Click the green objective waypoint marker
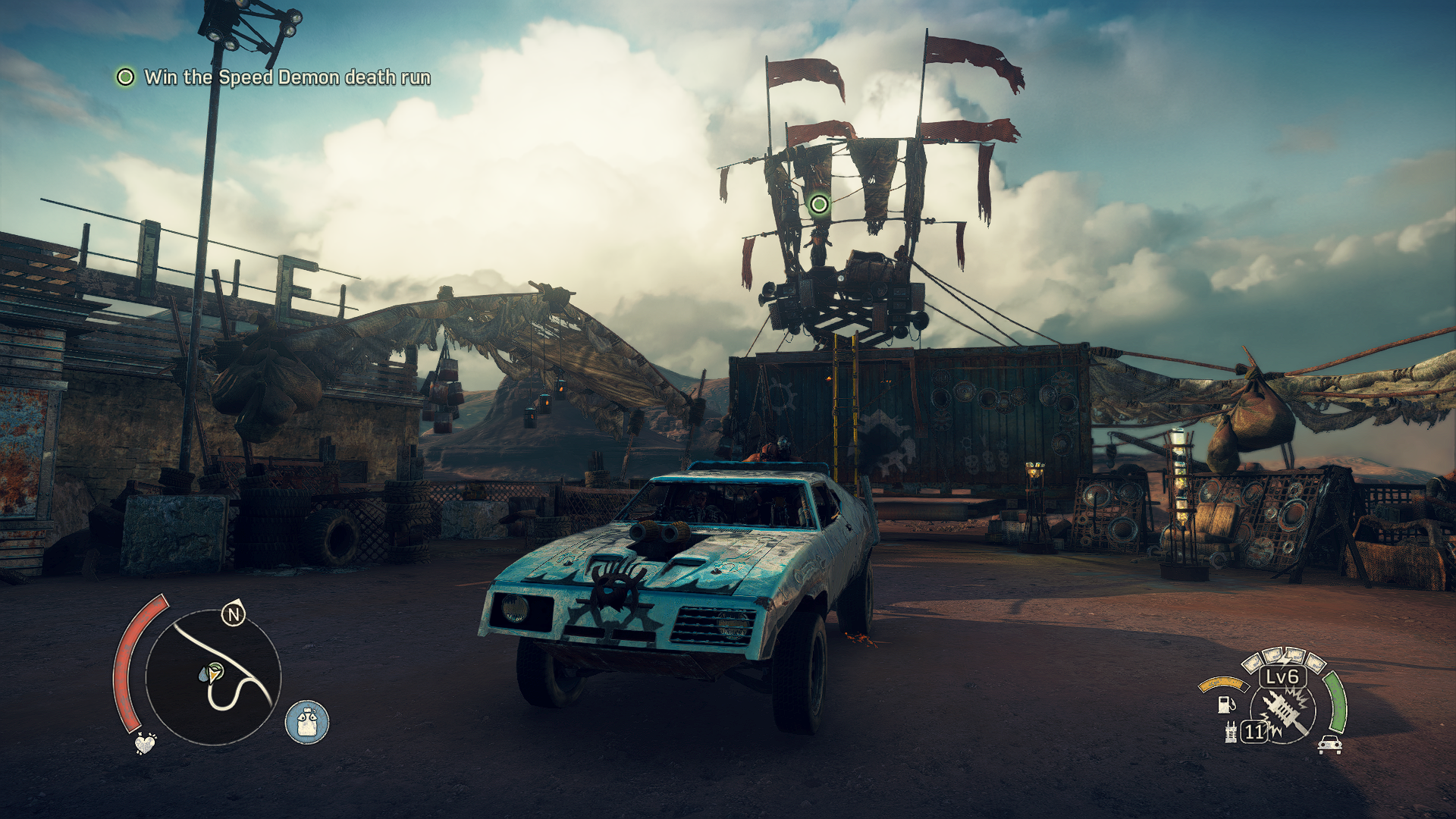 pyautogui.click(x=819, y=204)
